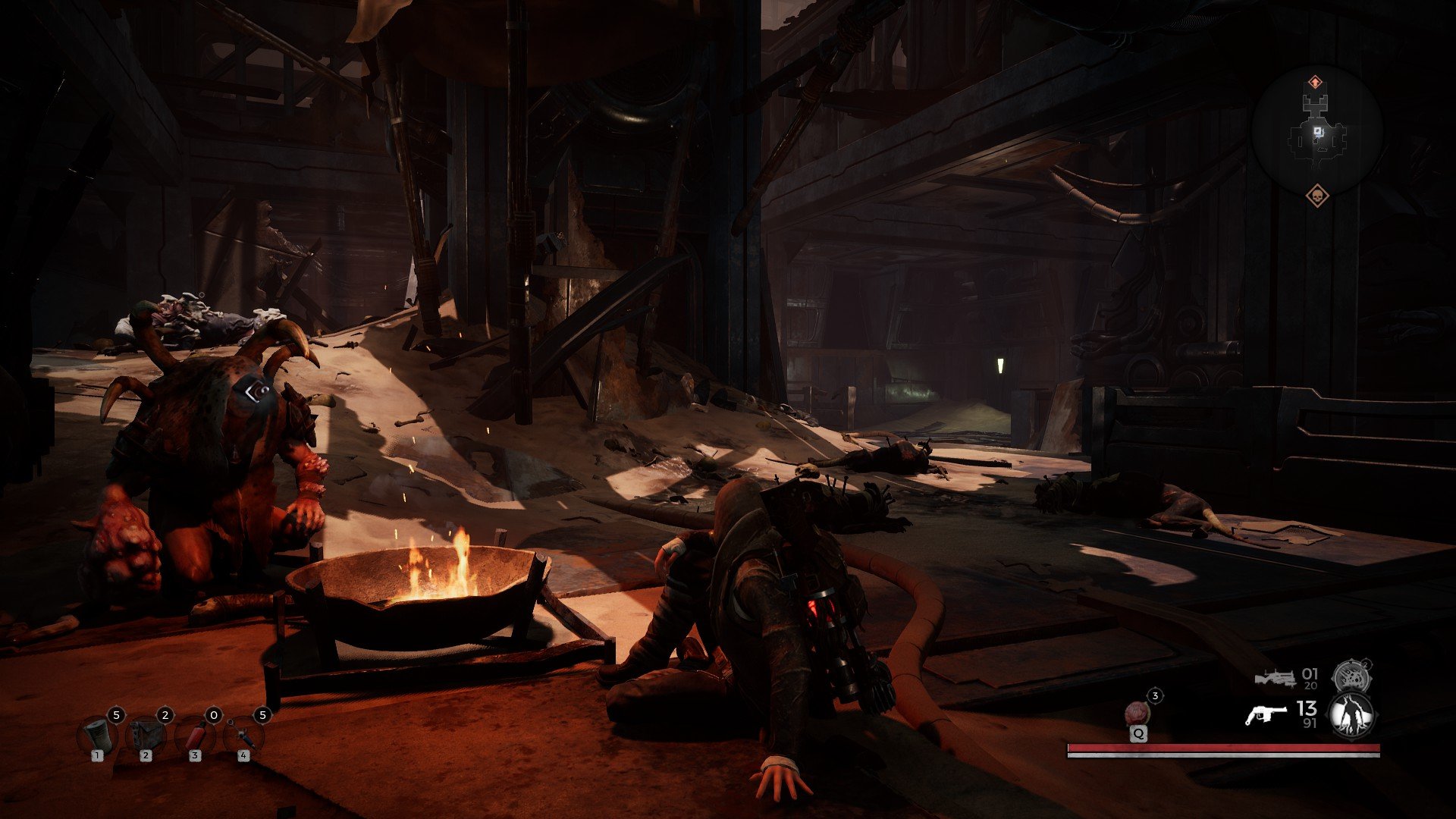Click the player position marker inside the minimap
Viewport: 1456px width, 819px height.
coord(1318,131)
